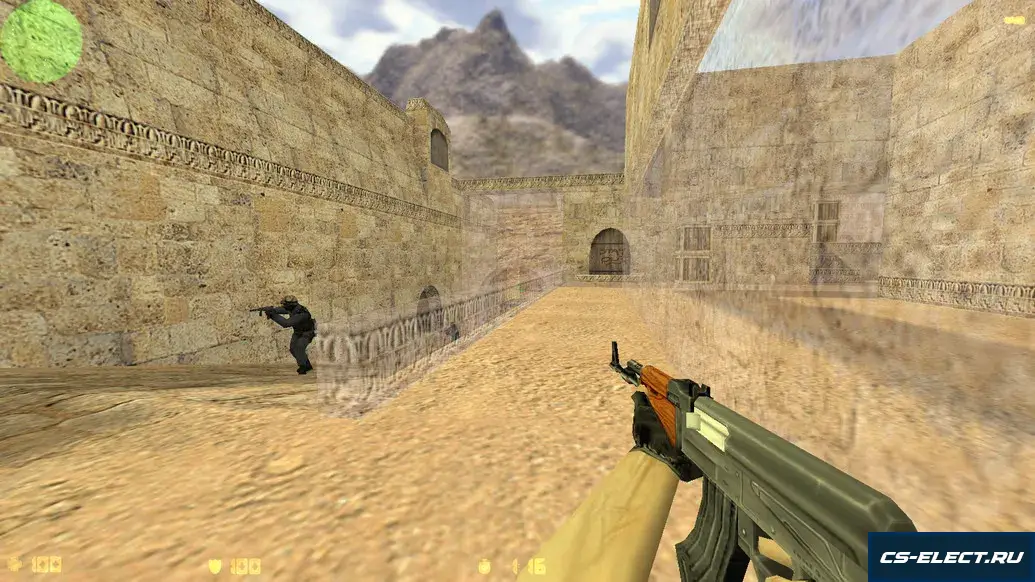This screenshot has height=582, width=1035.
Task: Click the green circular radar
Action: pyautogui.click(x=41, y=41)
